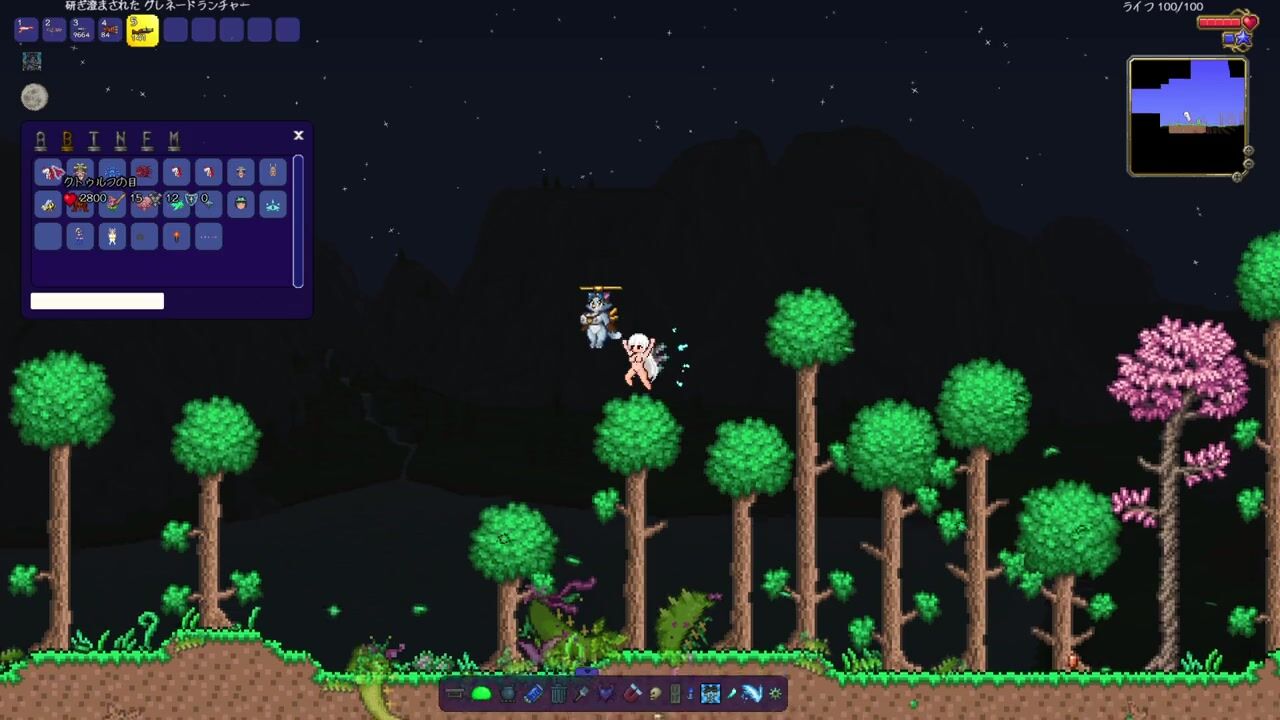Open the trash can tool in bottom toolbar
Image resolution: width=1280 pixels, height=720 pixels.
558,693
